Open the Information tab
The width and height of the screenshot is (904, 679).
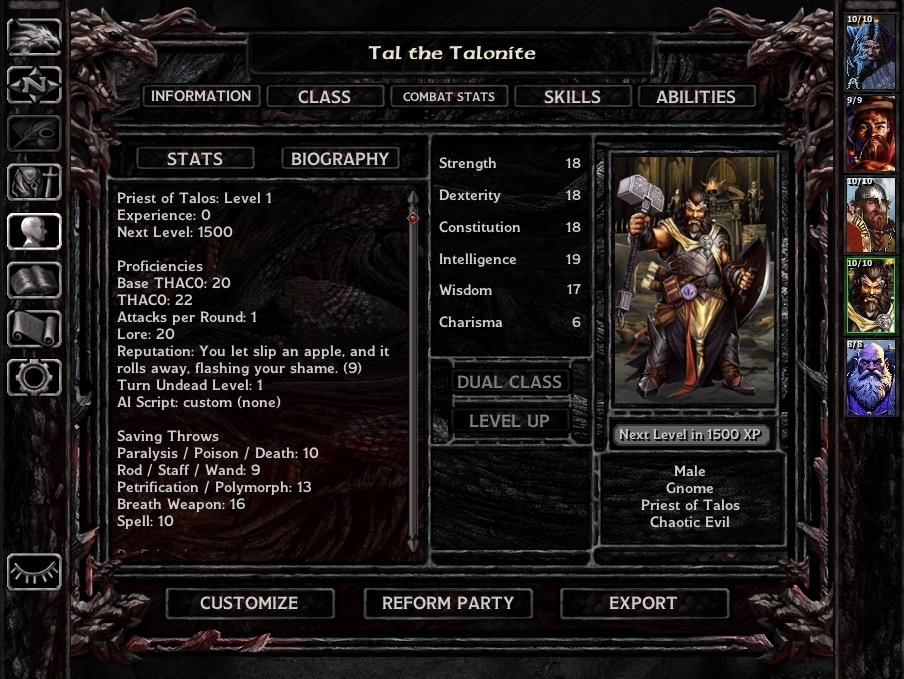point(201,96)
